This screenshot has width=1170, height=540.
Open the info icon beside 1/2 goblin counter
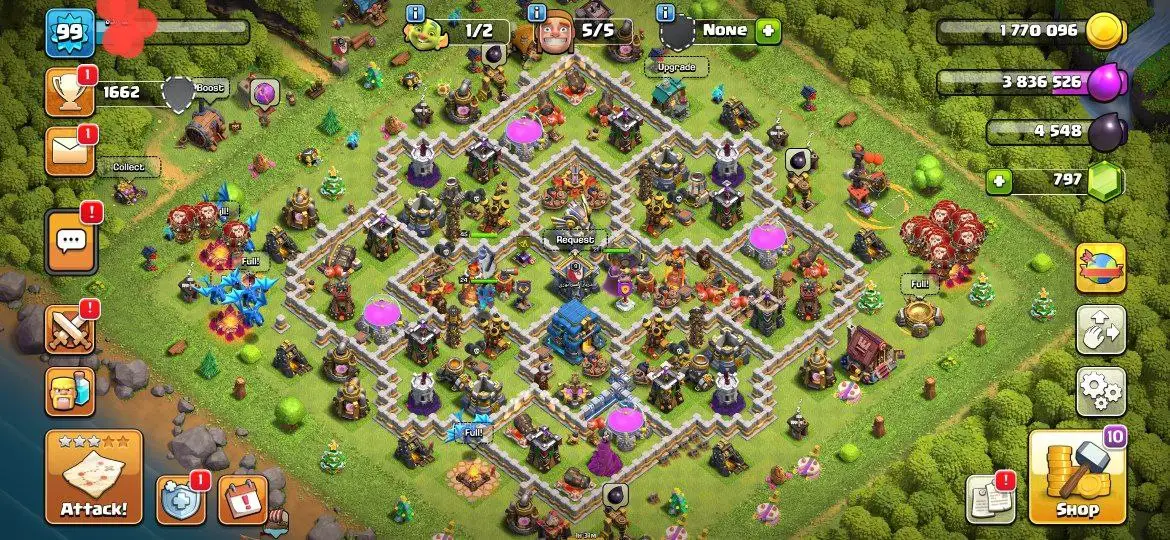[x=416, y=13]
